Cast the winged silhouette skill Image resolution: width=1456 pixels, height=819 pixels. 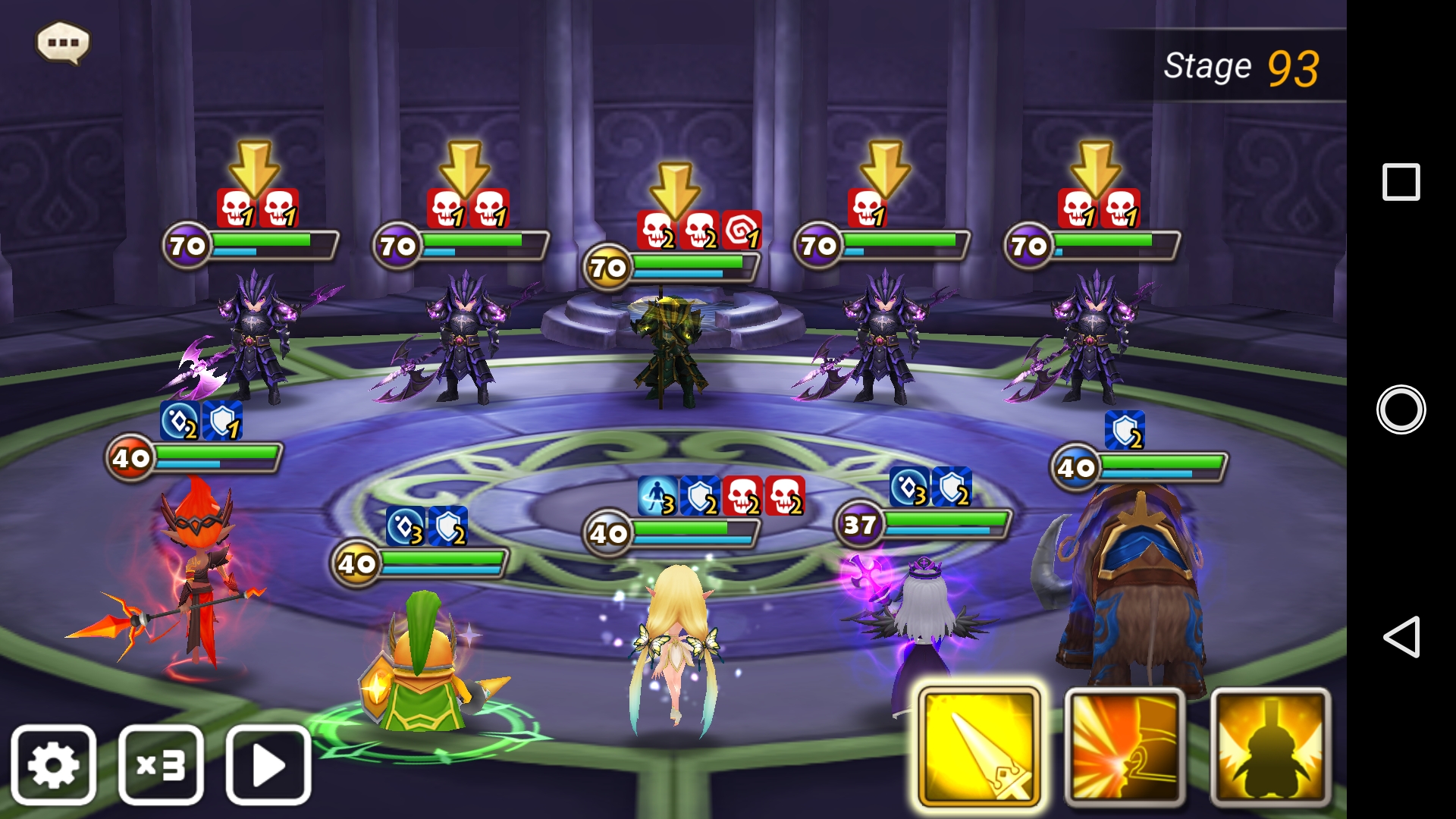point(1270,747)
